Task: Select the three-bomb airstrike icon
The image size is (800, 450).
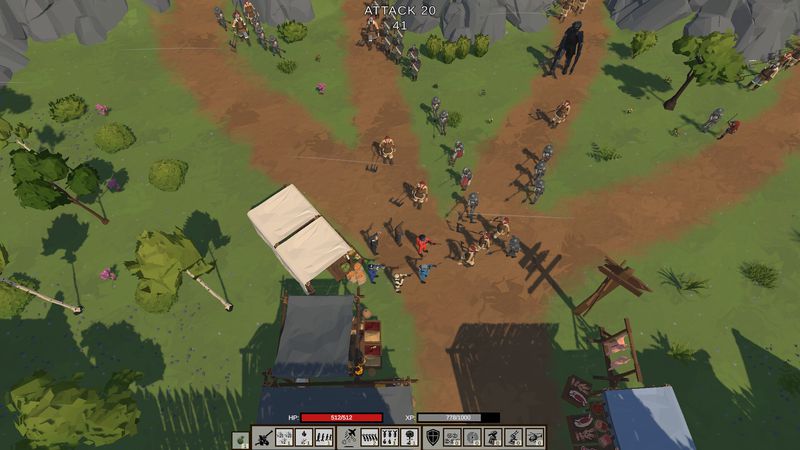Action: pos(388,437)
